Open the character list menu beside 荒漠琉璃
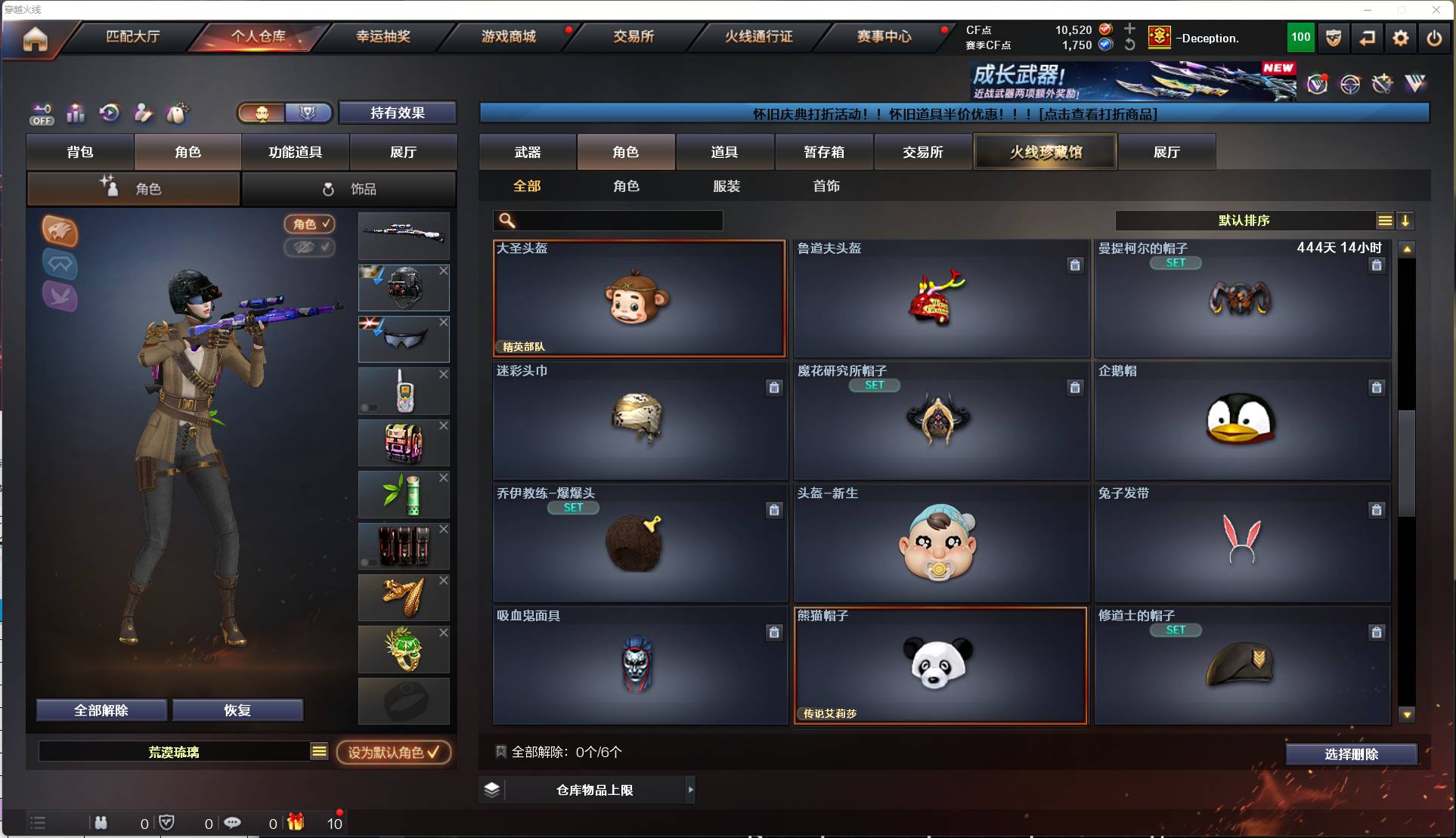 pyautogui.click(x=319, y=751)
